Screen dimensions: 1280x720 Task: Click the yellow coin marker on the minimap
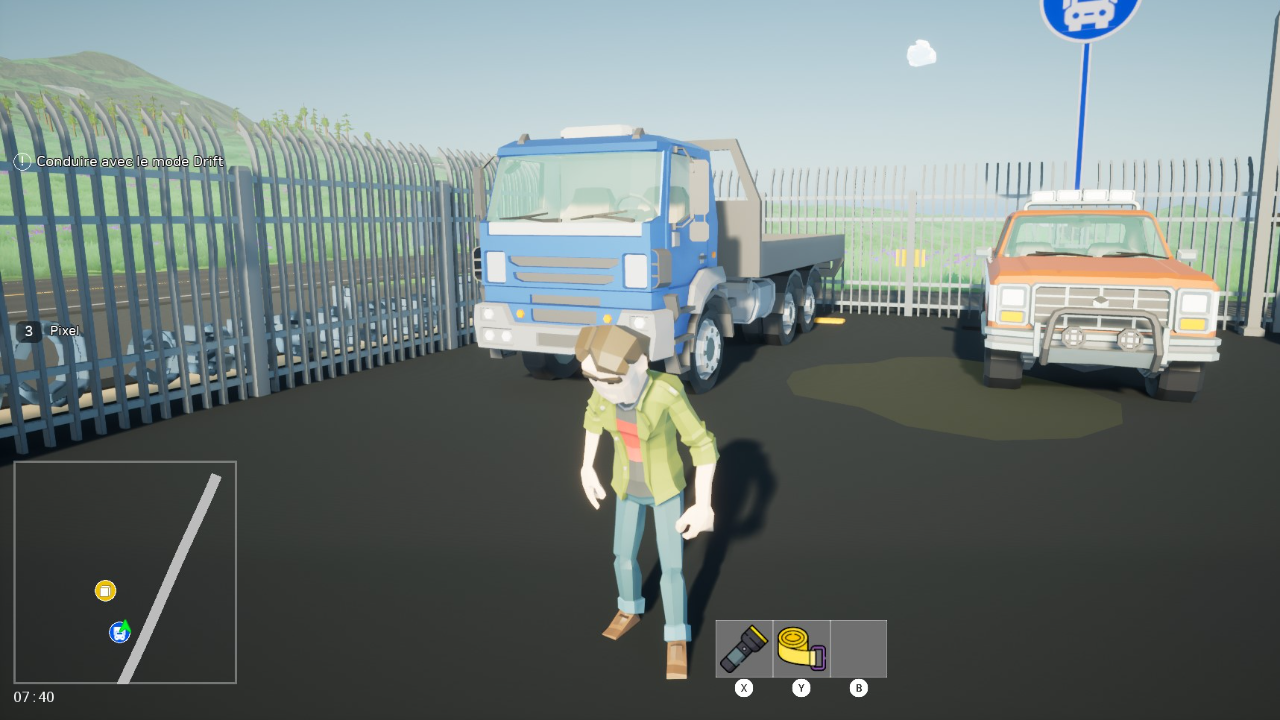(x=104, y=591)
